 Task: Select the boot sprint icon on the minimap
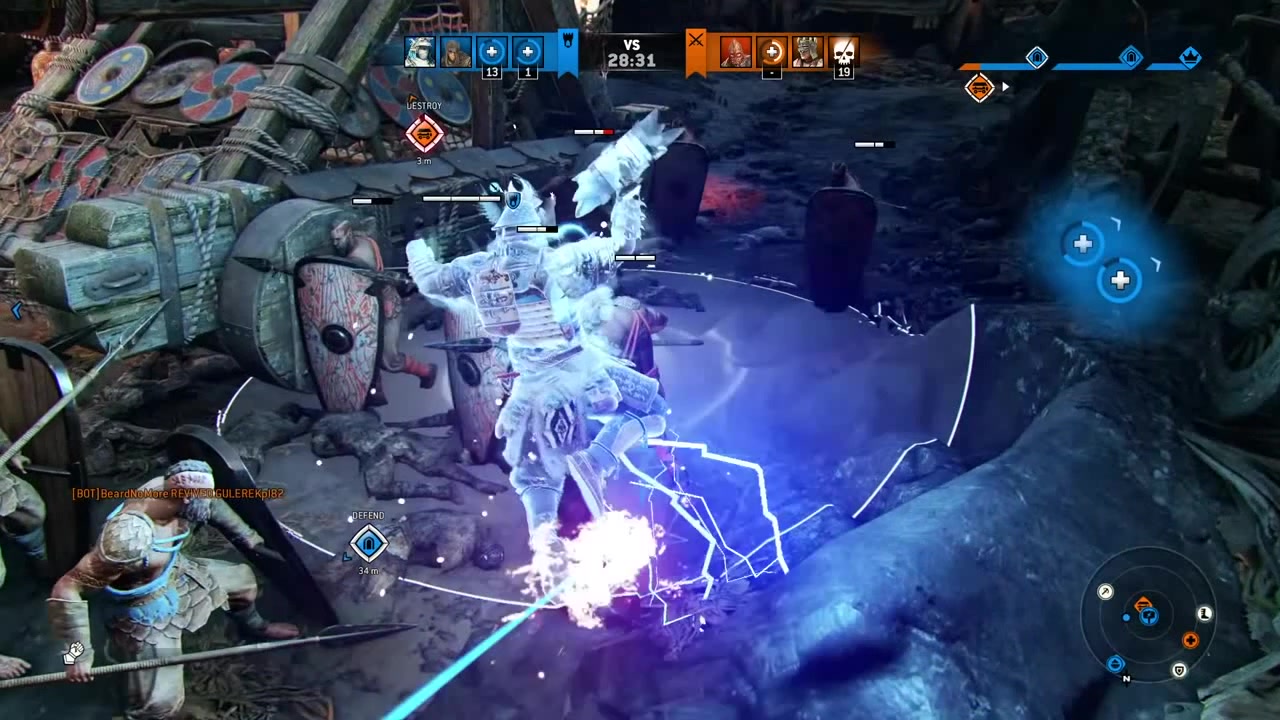point(1204,615)
